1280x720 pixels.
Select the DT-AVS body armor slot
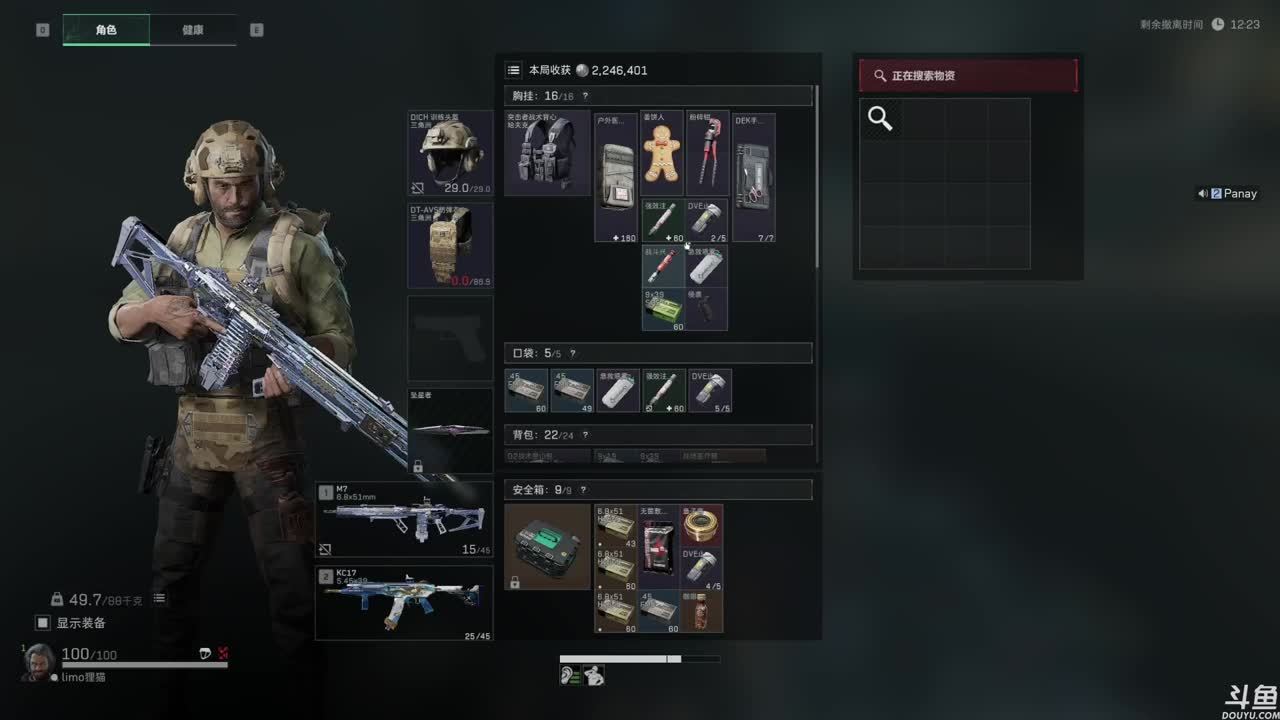coord(450,246)
